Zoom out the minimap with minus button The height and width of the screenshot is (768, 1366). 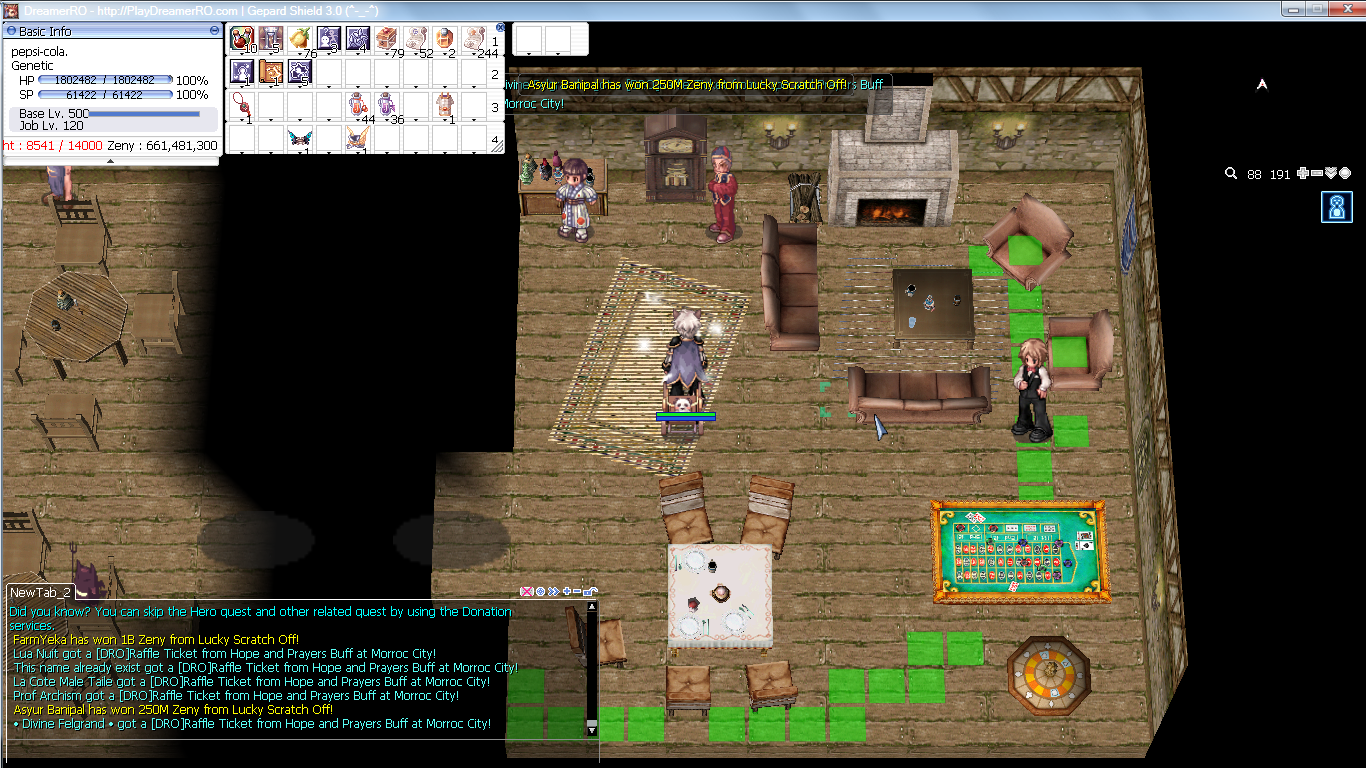coord(1316,174)
